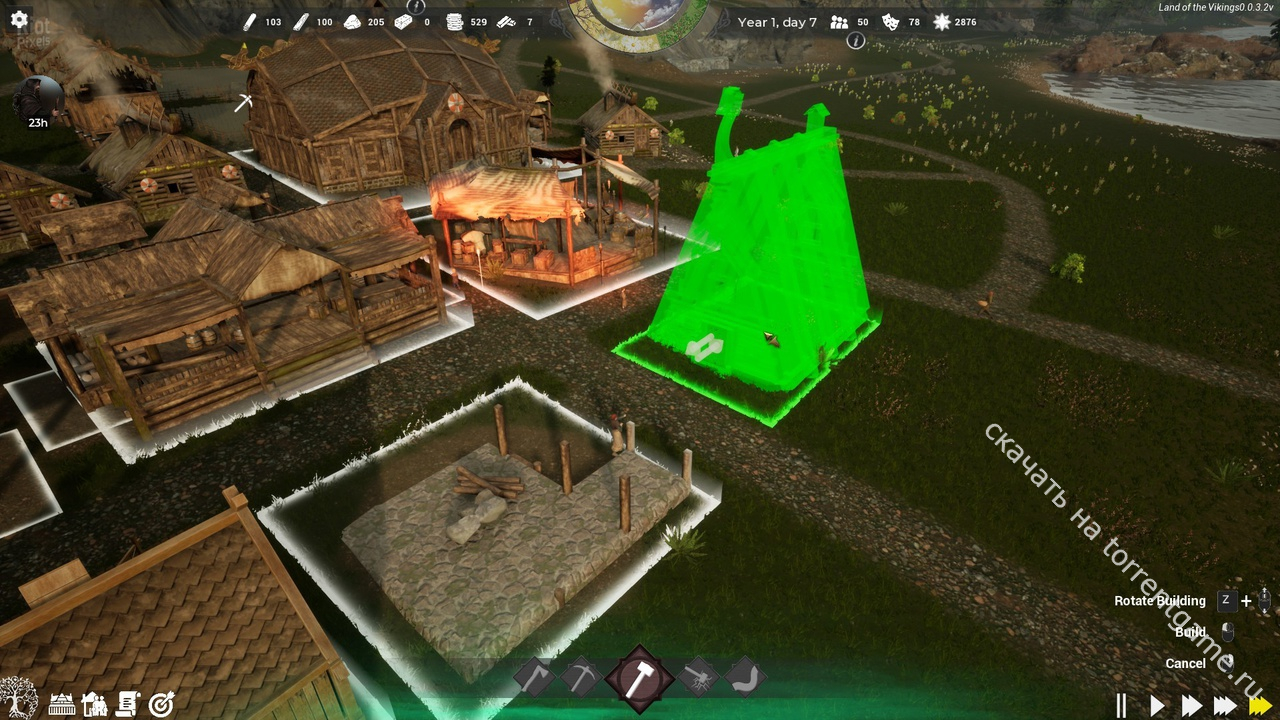Set game speed to normal play
The image size is (1280, 720).
click(x=1157, y=705)
